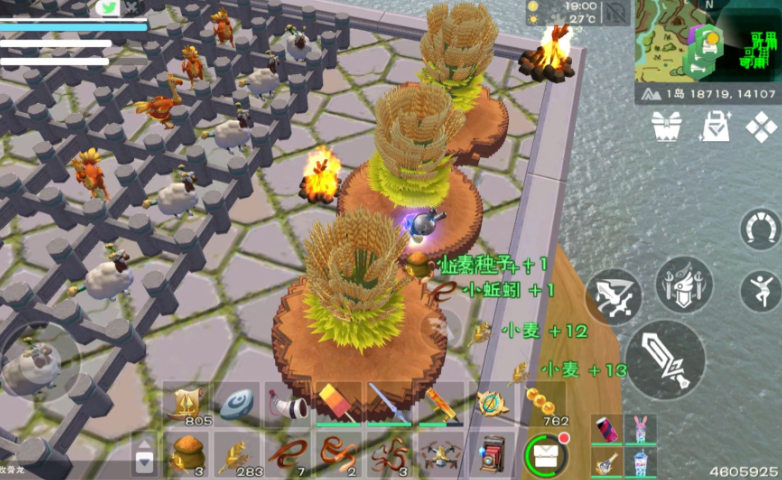Open the red camera icon

[x=492, y=453]
